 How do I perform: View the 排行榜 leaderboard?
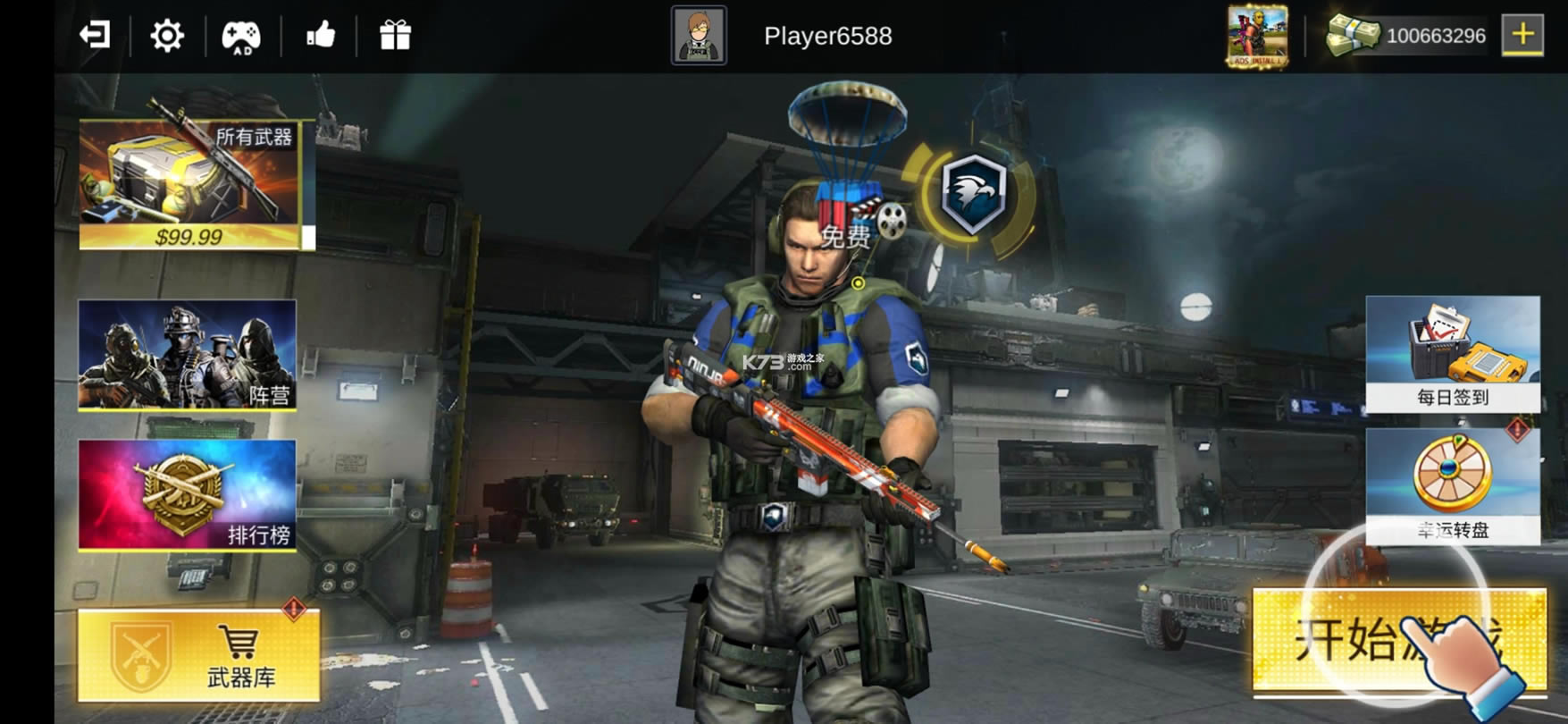click(x=188, y=494)
